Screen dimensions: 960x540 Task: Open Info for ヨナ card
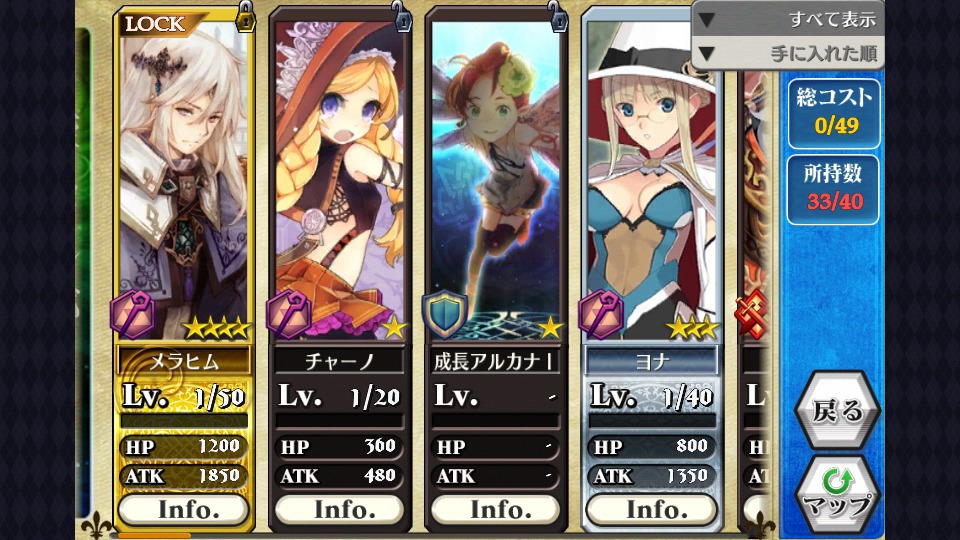pyautogui.click(x=652, y=509)
